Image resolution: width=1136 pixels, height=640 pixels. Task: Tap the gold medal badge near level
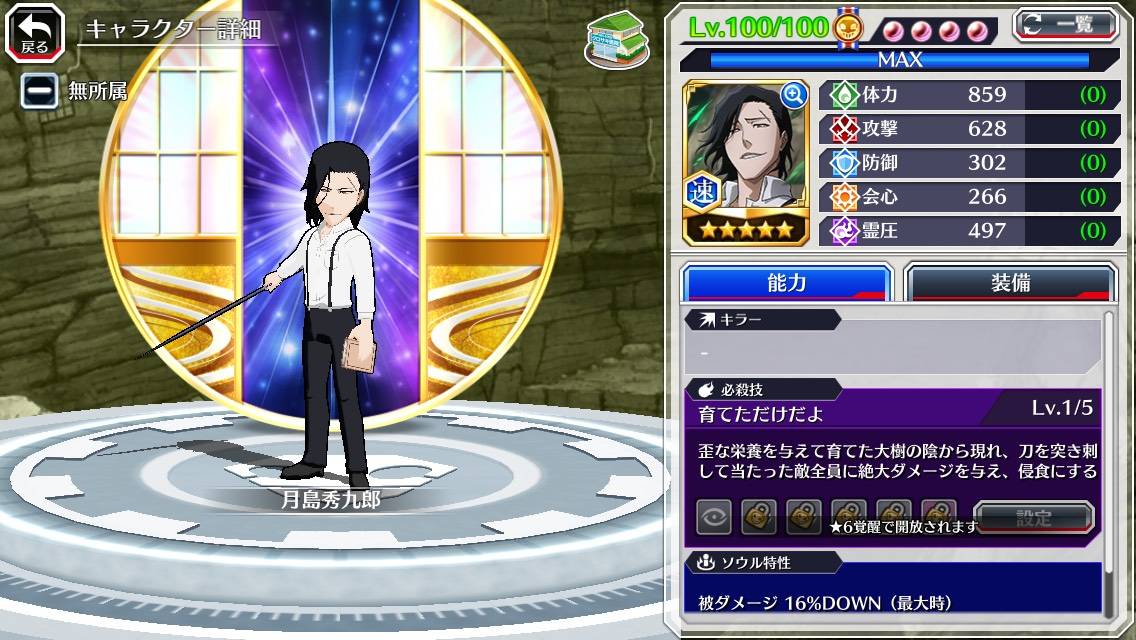click(x=846, y=27)
